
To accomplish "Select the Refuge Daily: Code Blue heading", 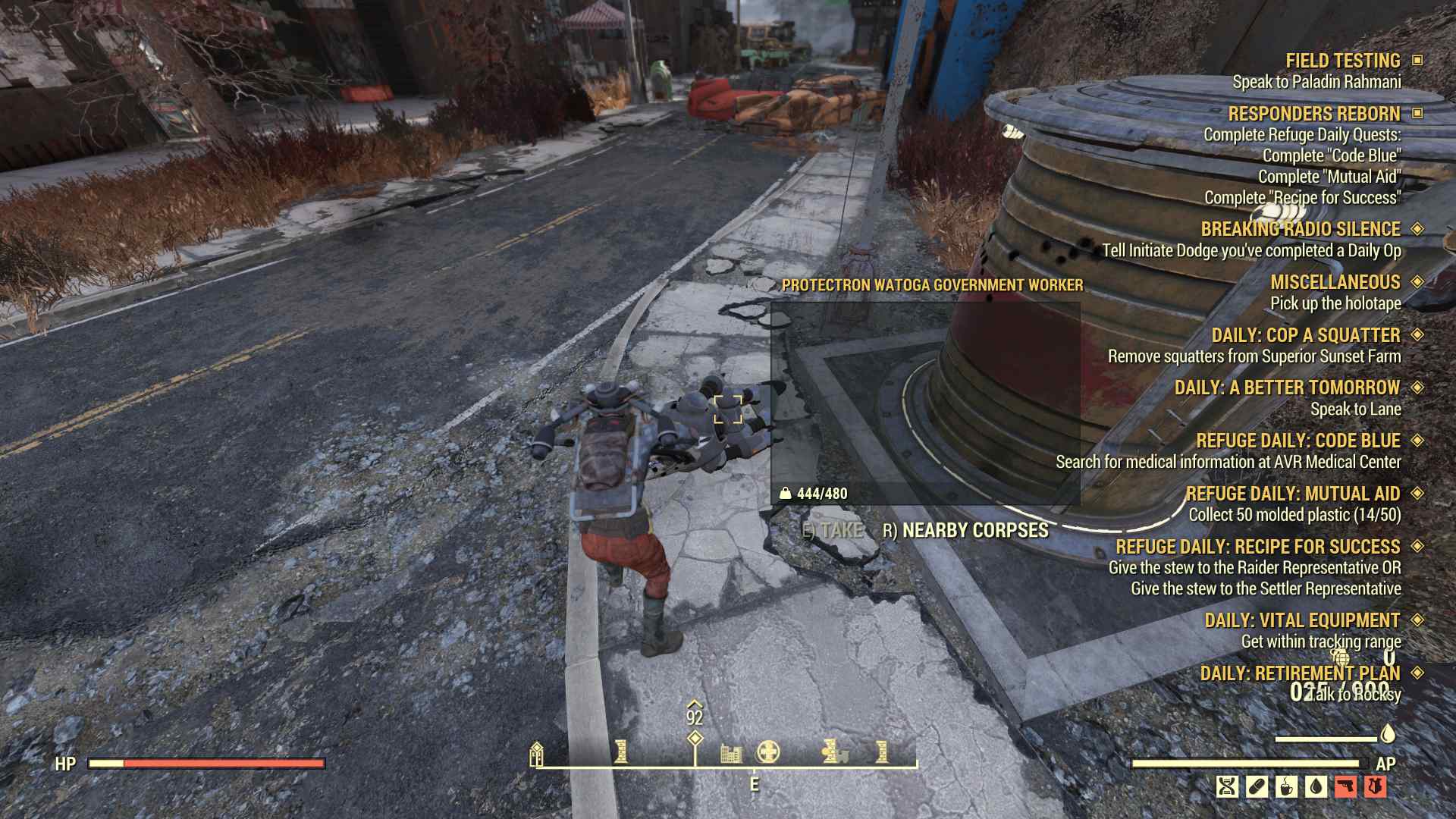I will point(1299,441).
